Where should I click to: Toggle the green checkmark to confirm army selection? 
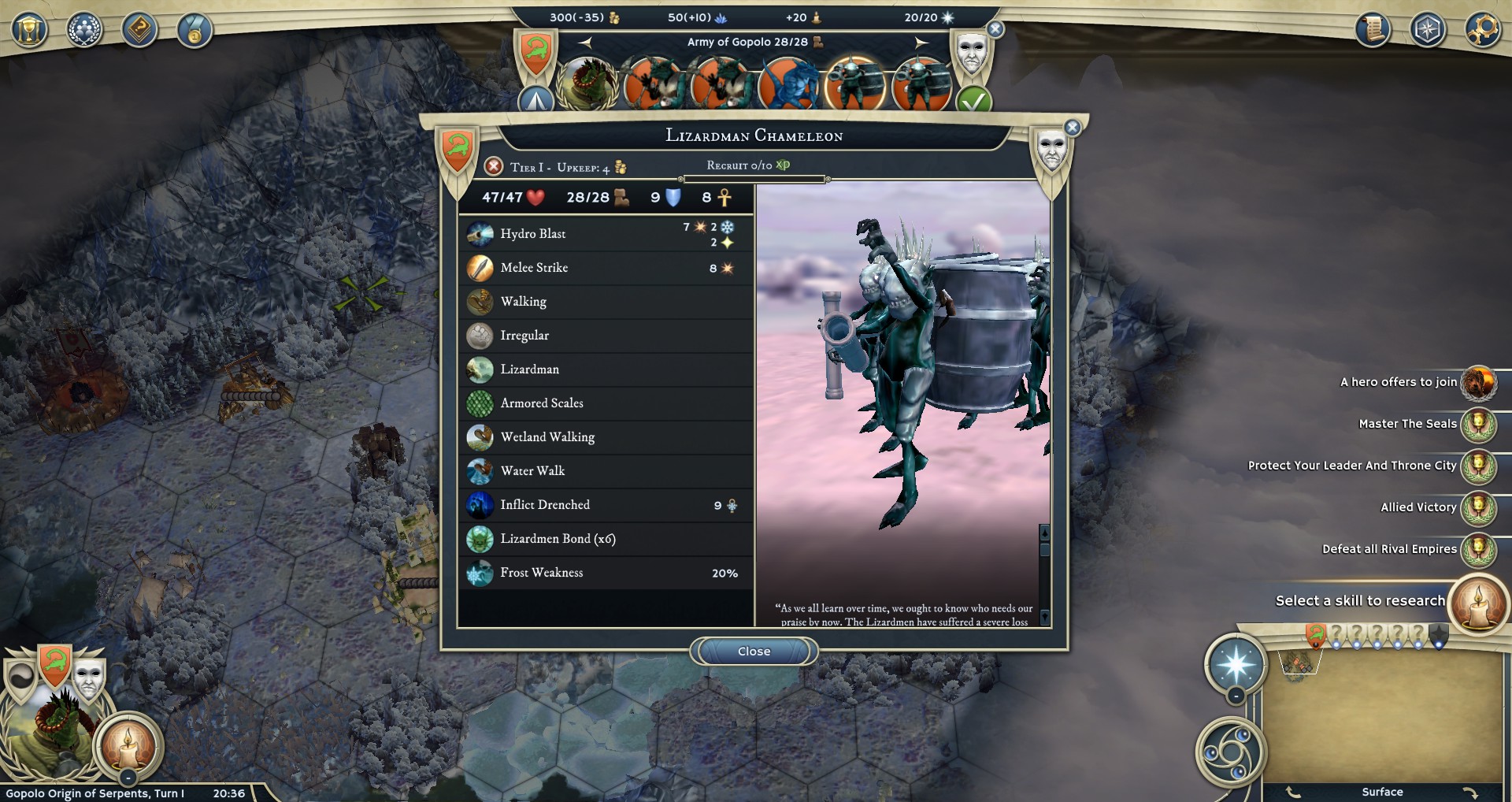(976, 100)
